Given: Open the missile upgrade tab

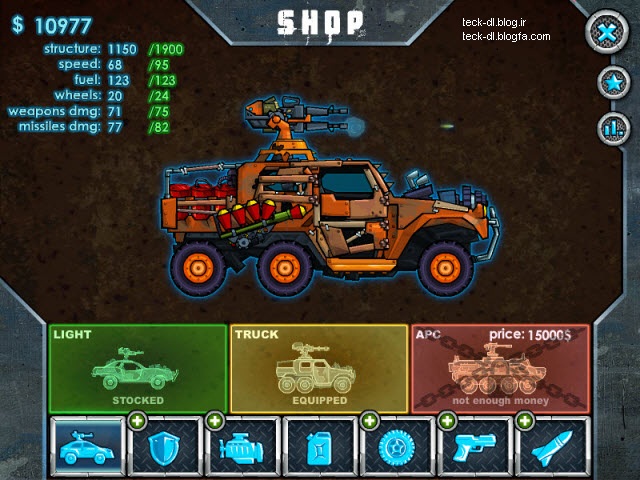Looking at the screenshot, I should [x=552, y=446].
